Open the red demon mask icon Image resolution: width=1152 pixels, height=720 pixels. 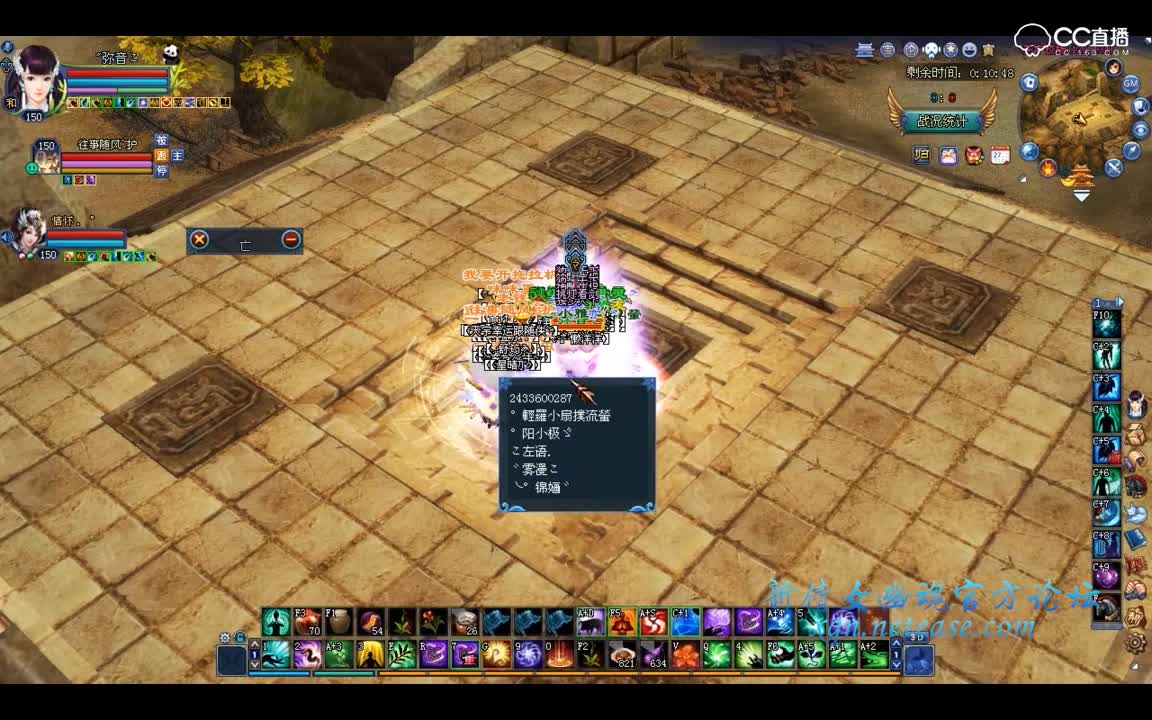[973, 155]
